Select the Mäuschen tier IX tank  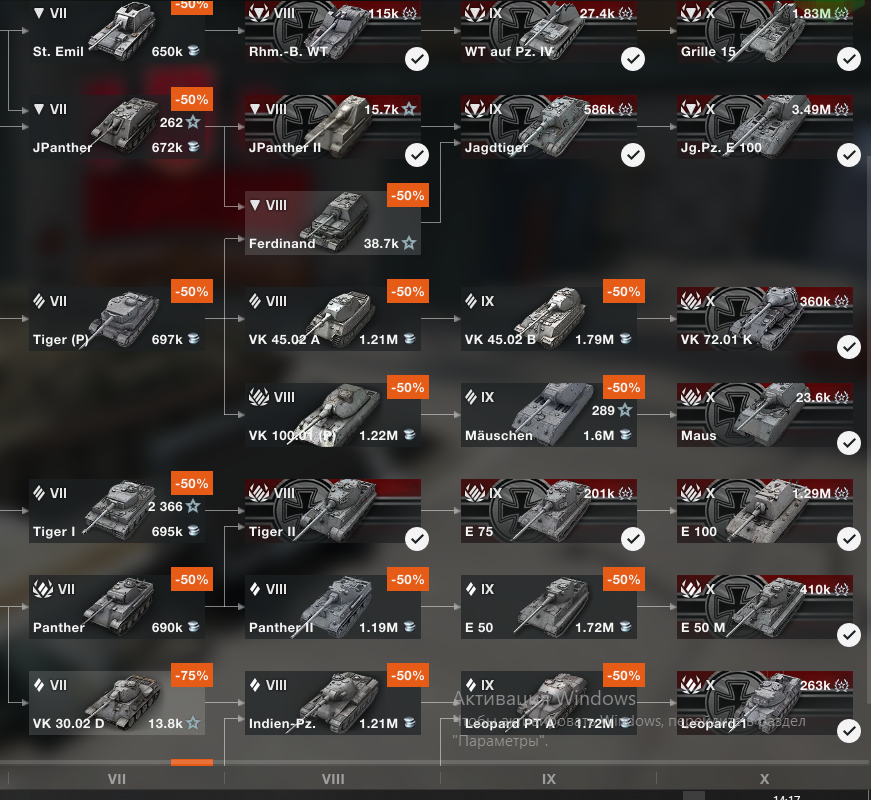[548, 415]
